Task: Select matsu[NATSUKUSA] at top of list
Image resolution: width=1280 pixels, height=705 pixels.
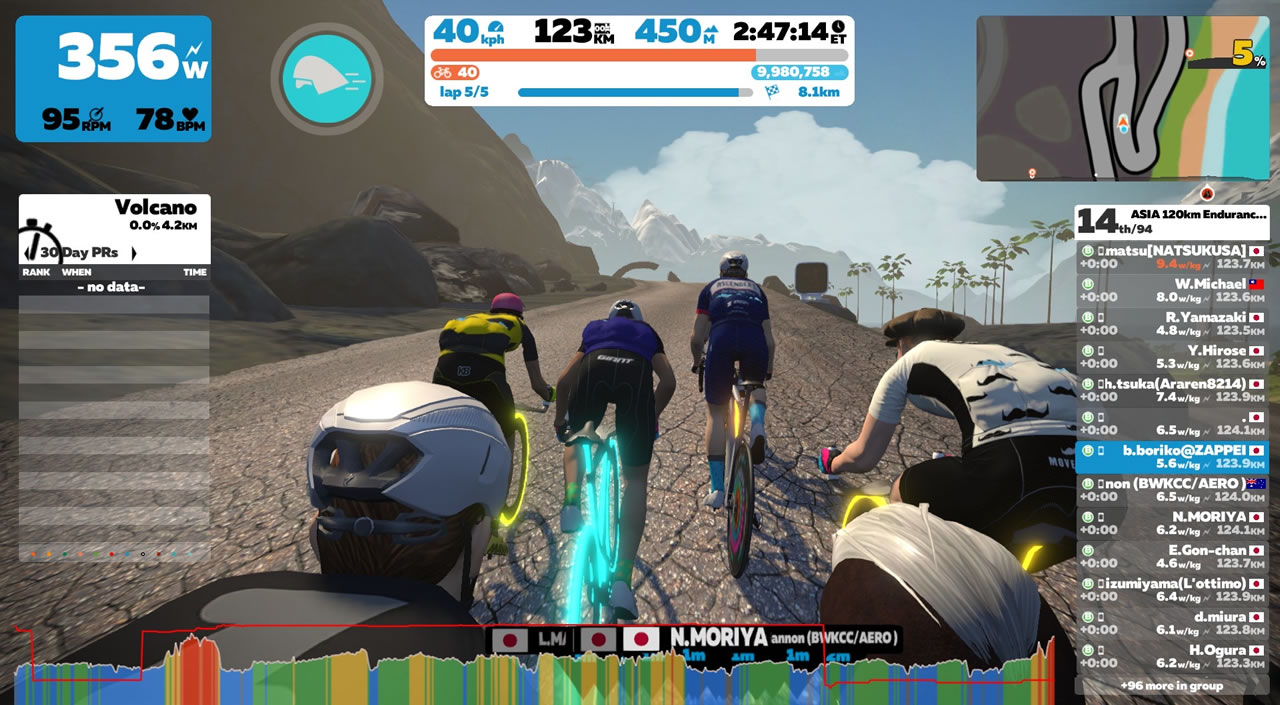Action: [x=1172, y=257]
